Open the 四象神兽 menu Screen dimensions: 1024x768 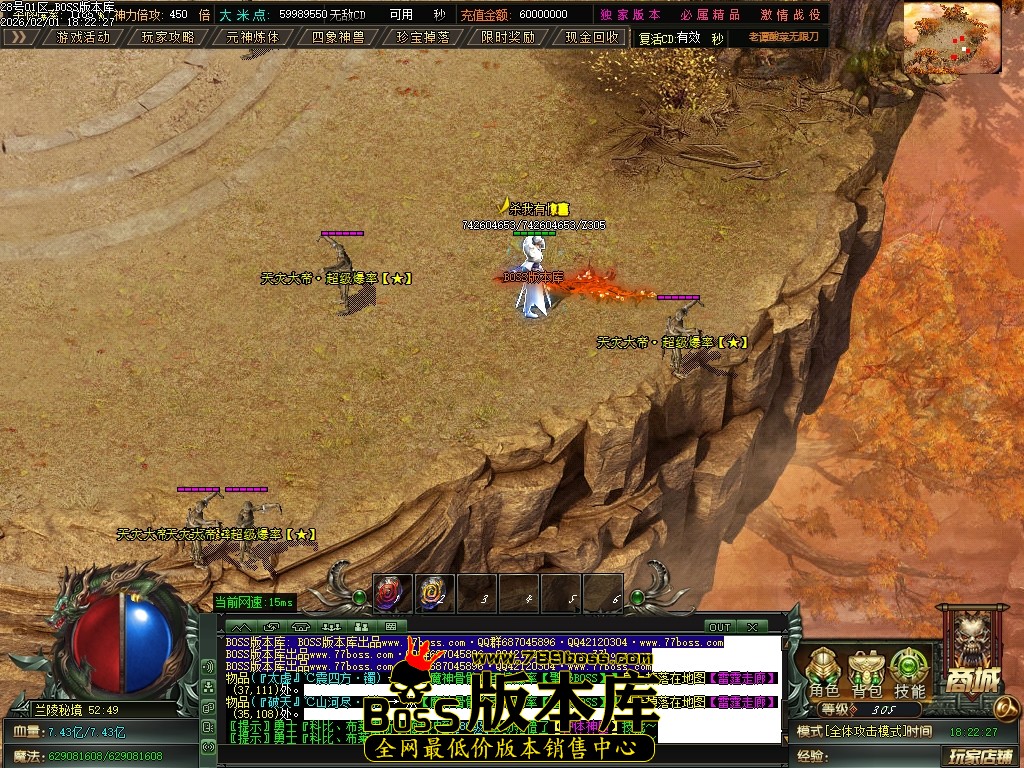(338, 37)
